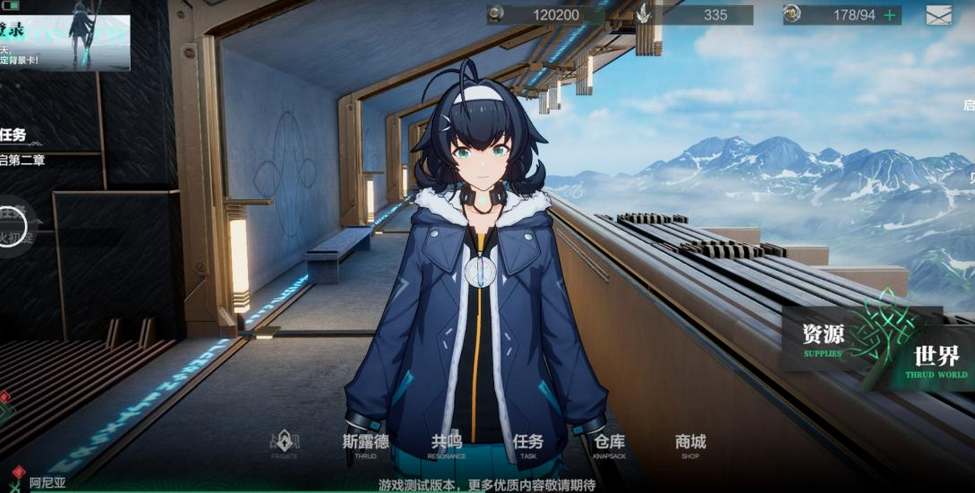Click the green plus to add stamina

[x=889, y=15]
